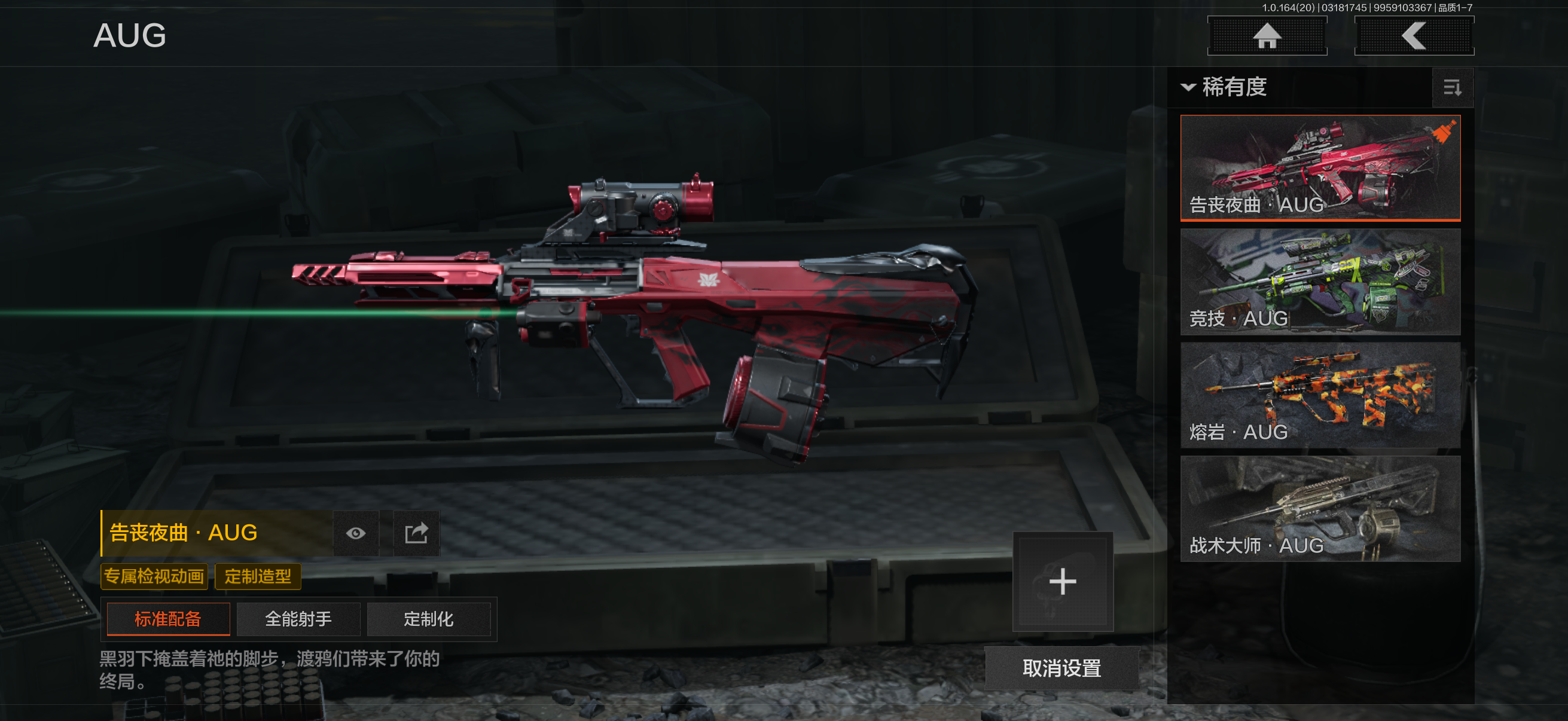Open the 定制化 tab
The height and width of the screenshot is (721, 1568).
coord(429,619)
